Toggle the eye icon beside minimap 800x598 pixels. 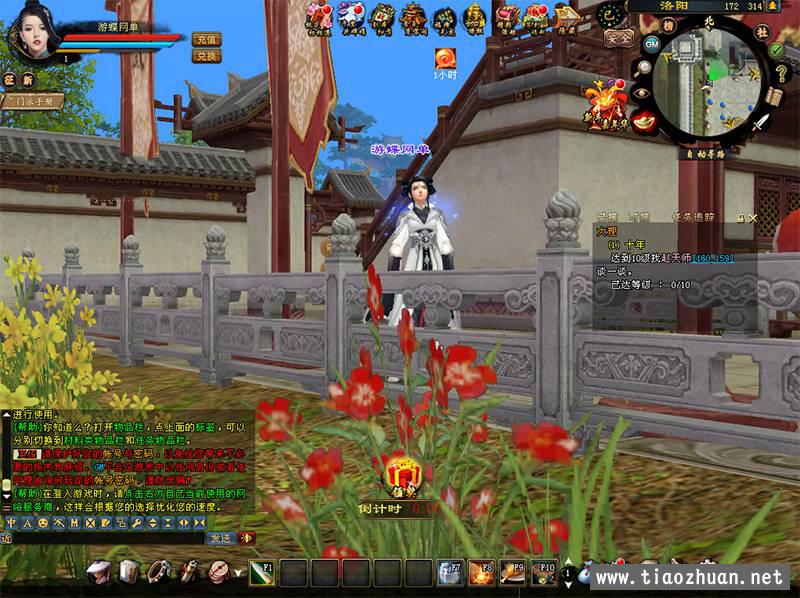[x=641, y=93]
